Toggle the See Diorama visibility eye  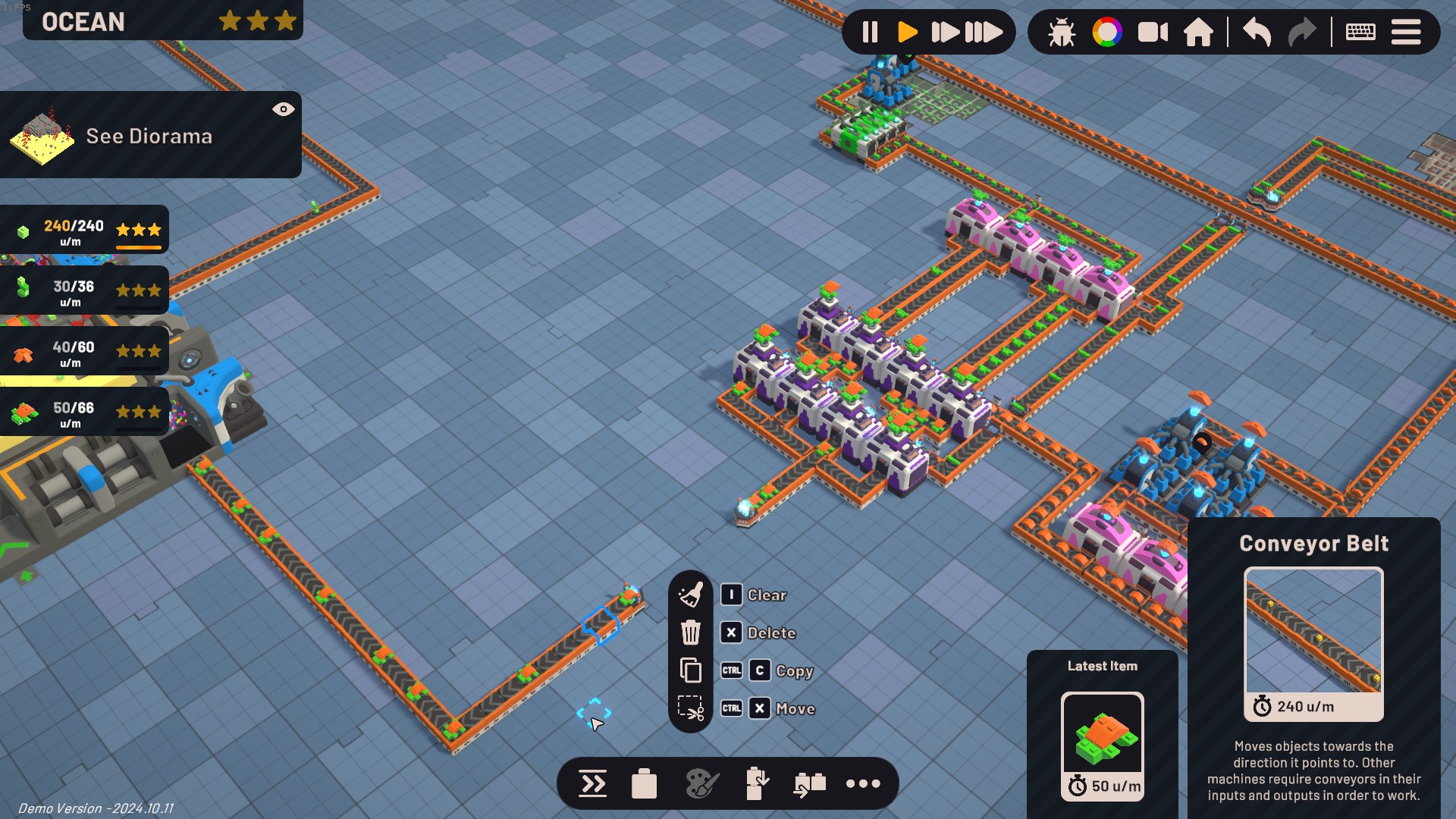coord(284,109)
